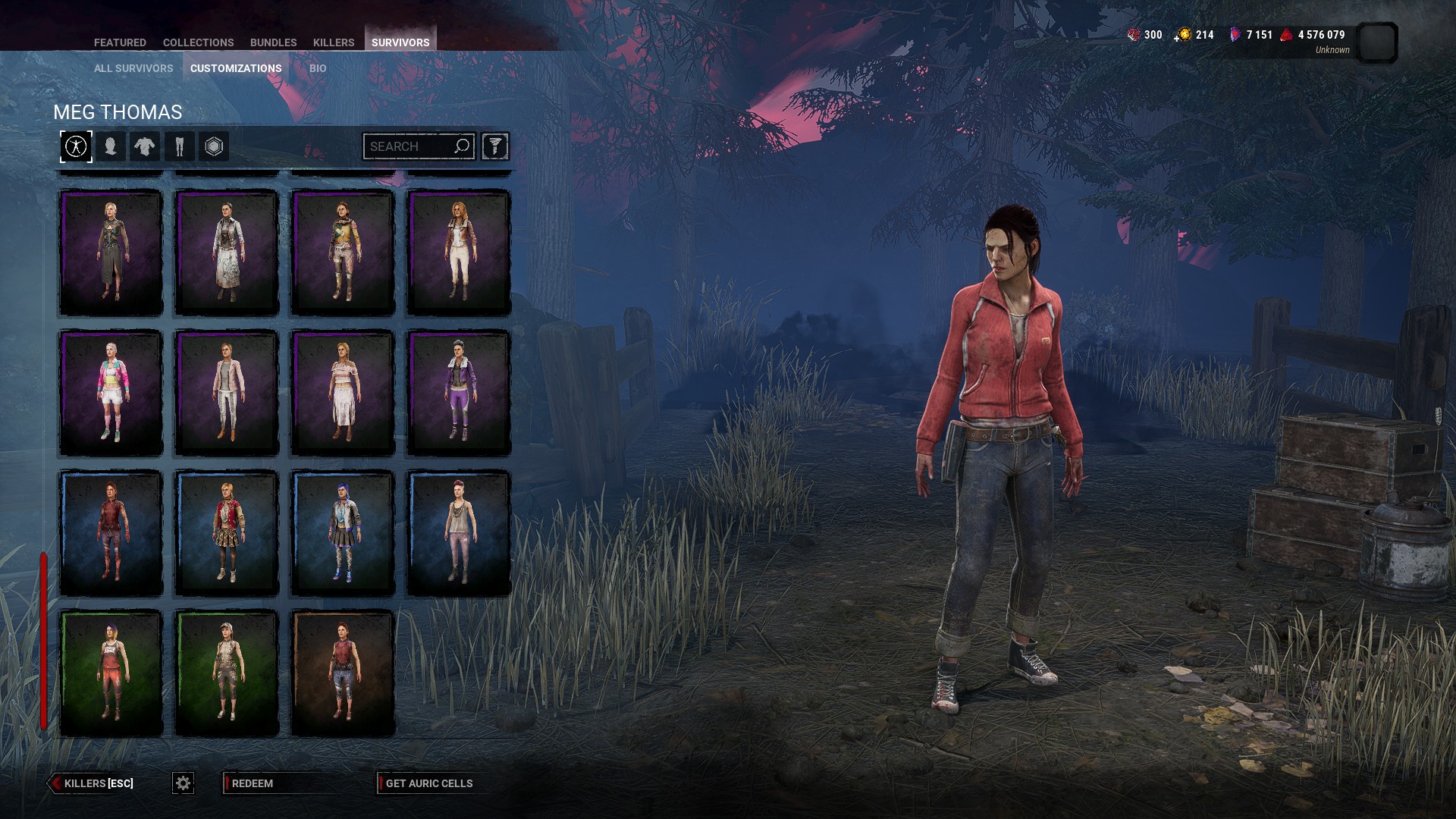Image resolution: width=1456 pixels, height=819 pixels.
Task: Pick the purple jacket and leggings outfit
Action: [459, 393]
